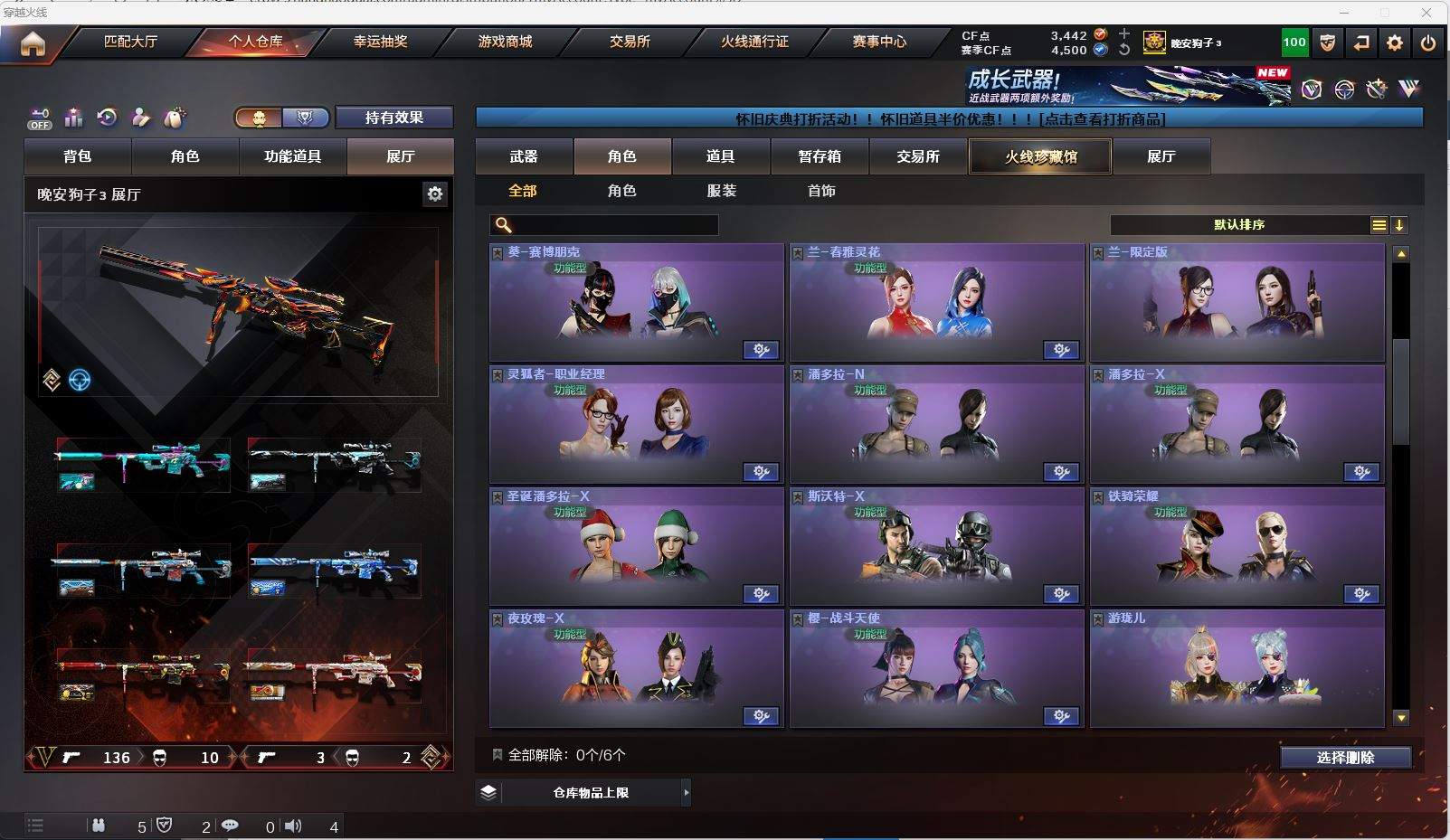Click the 持有效果 button
The image size is (1450, 840).
393,118
